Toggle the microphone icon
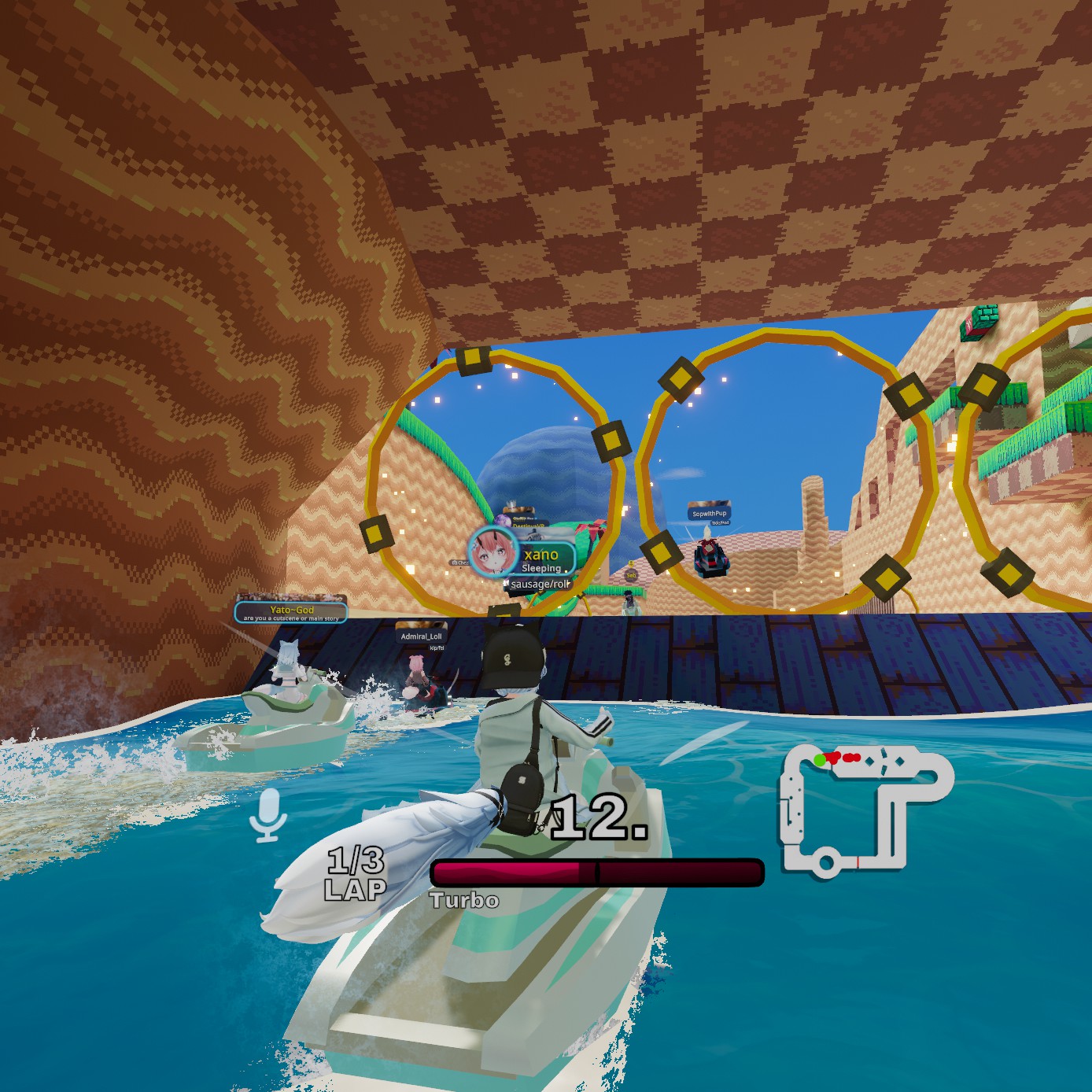The image size is (1092, 1092). tap(267, 814)
